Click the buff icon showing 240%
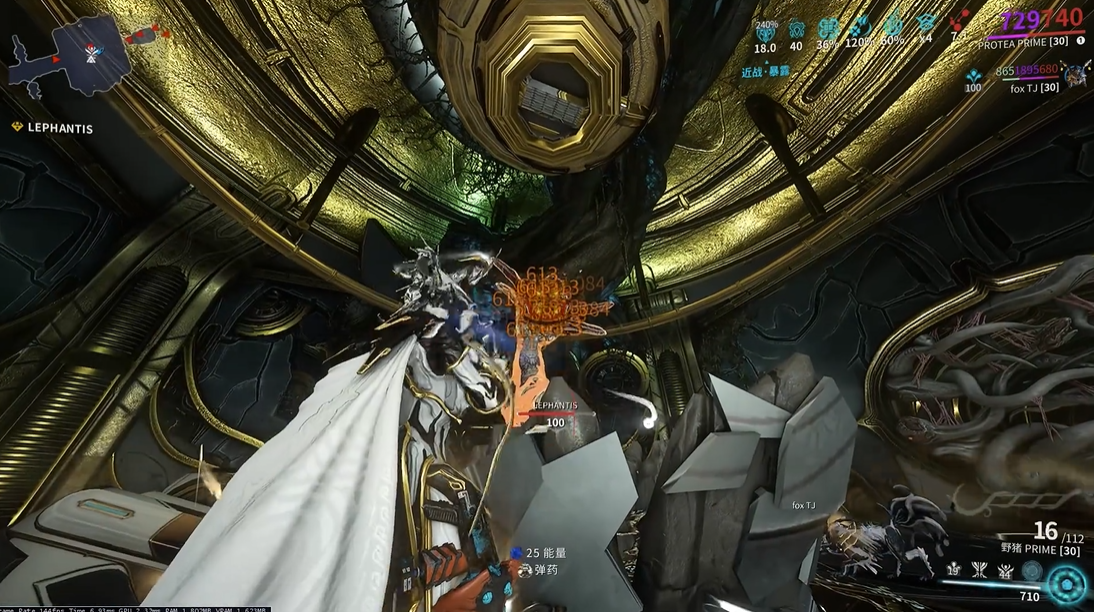 pyautogui.click(x=765, y=31)
